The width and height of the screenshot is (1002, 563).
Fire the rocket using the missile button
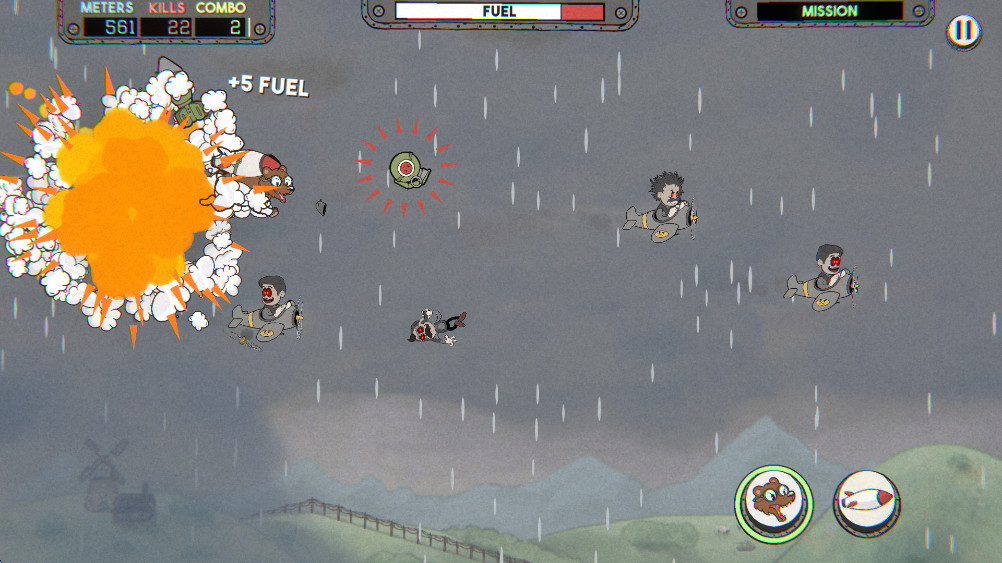(866, 499)
